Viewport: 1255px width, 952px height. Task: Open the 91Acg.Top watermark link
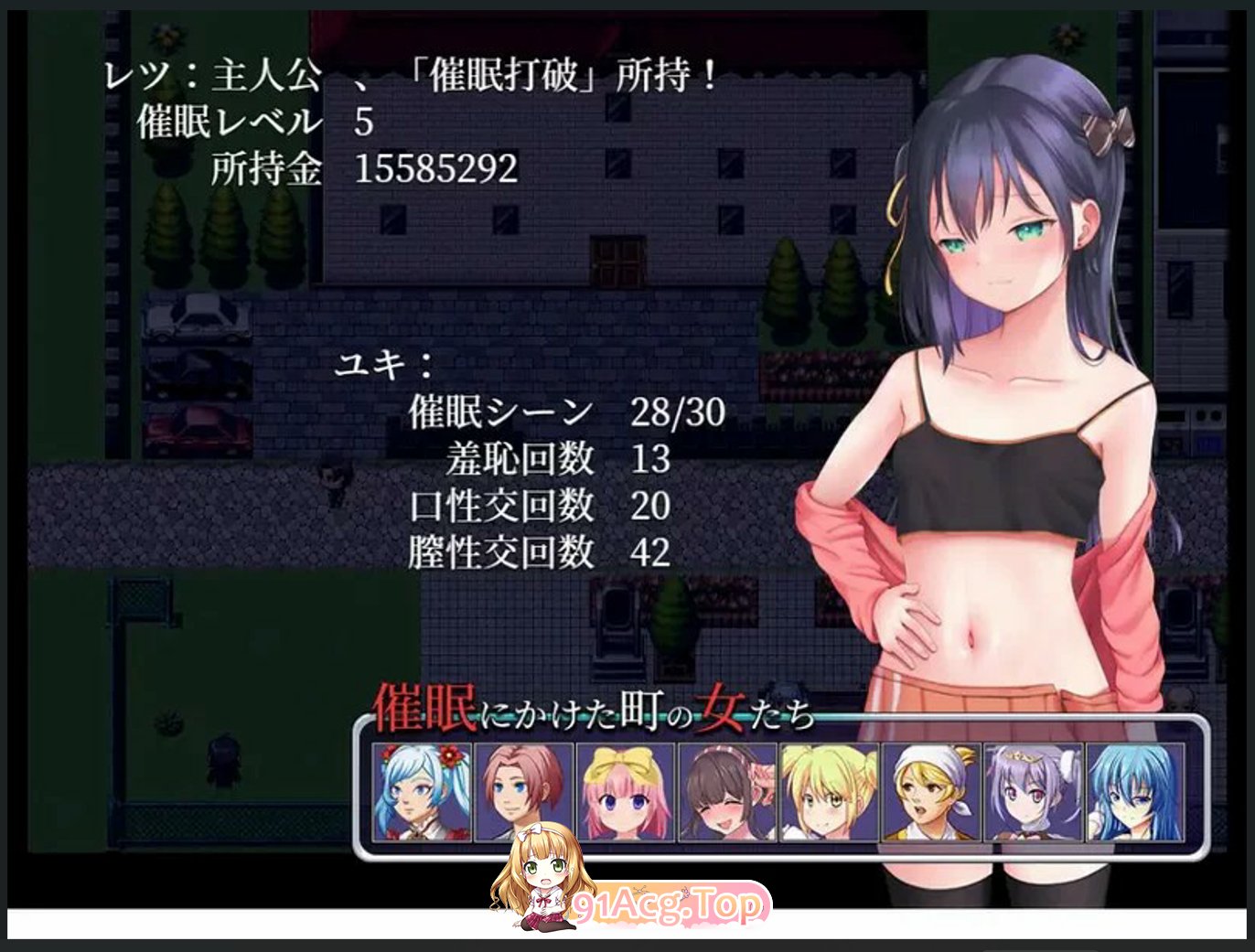(x=668, y=904)
